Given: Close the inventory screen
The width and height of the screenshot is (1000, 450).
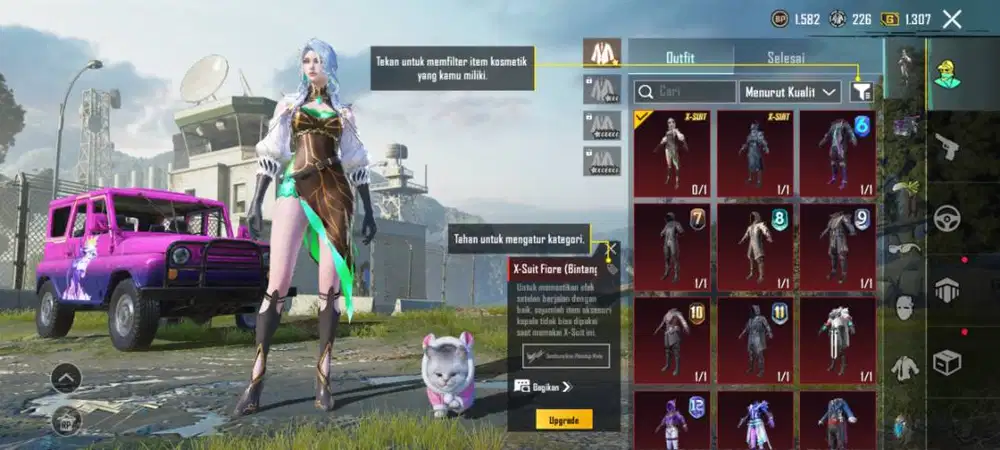Looking at the screenshot, I should [952, 19].
